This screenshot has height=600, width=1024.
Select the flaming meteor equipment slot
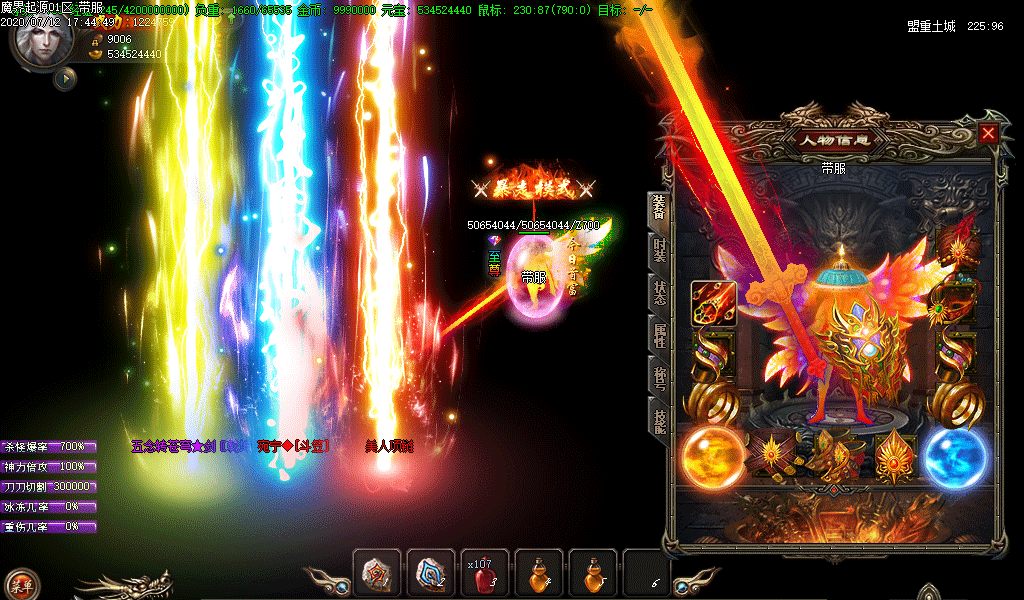(x=713, y=302)
